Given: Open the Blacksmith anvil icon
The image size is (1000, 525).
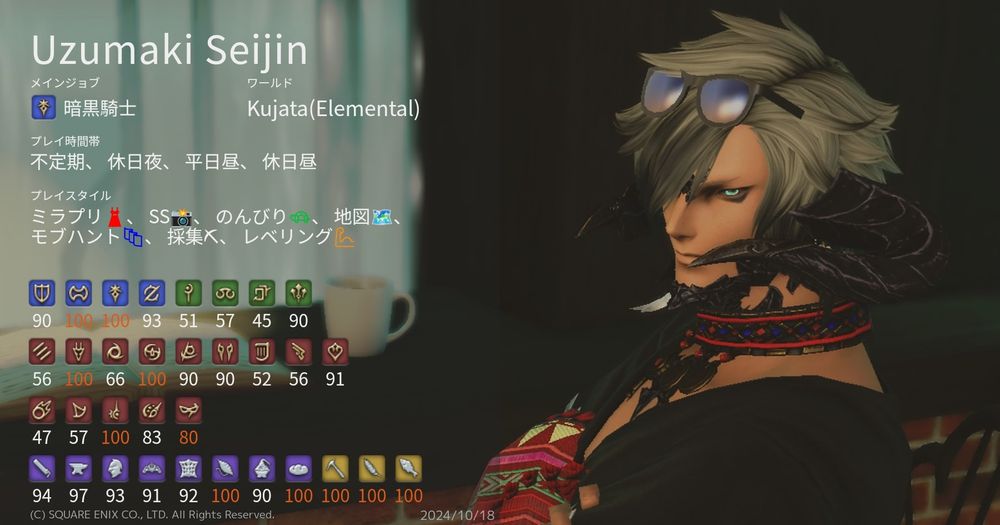Looking at the screenshot, I should click(79, 467).
